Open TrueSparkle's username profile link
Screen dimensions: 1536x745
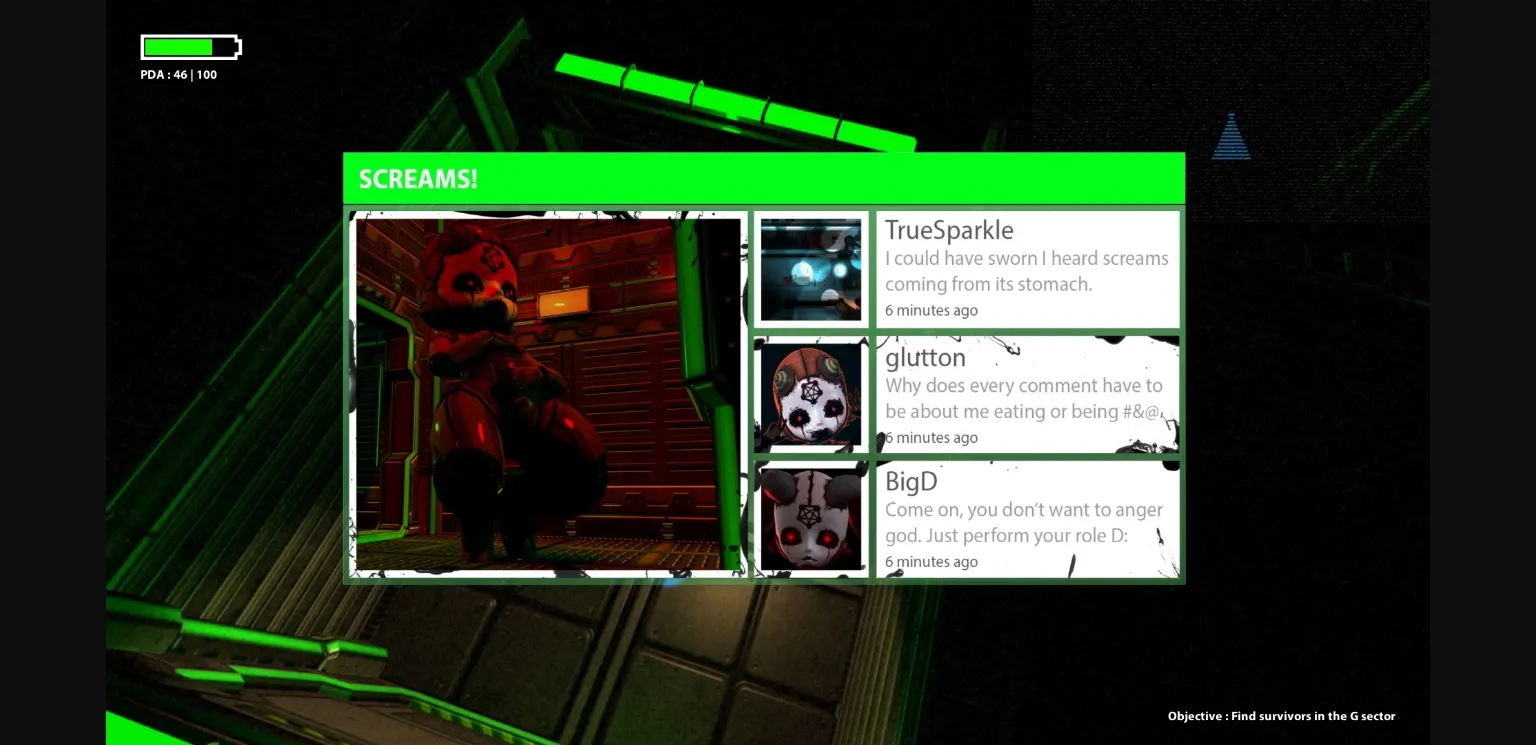pos(948,230)
